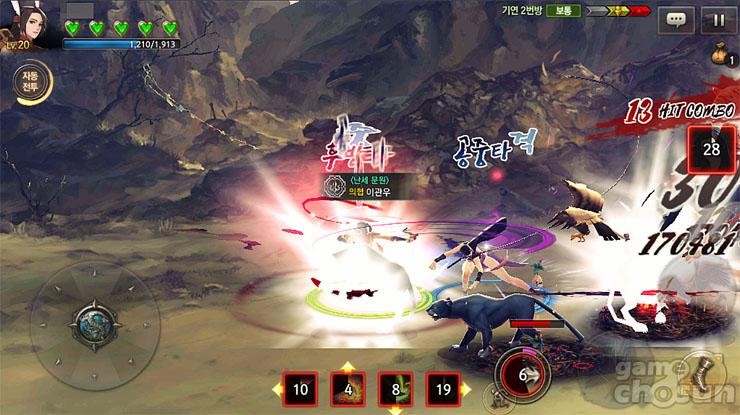Activate the skill showing cooldown 10
The image size is (740, 415).
(x=300, y=391)
